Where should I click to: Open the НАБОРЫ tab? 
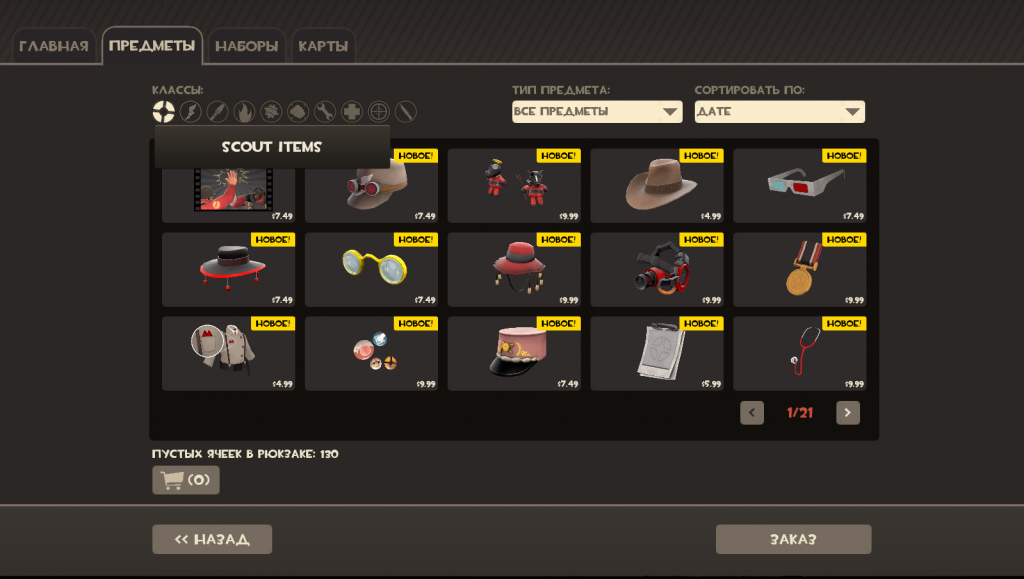tap(246, 46)
